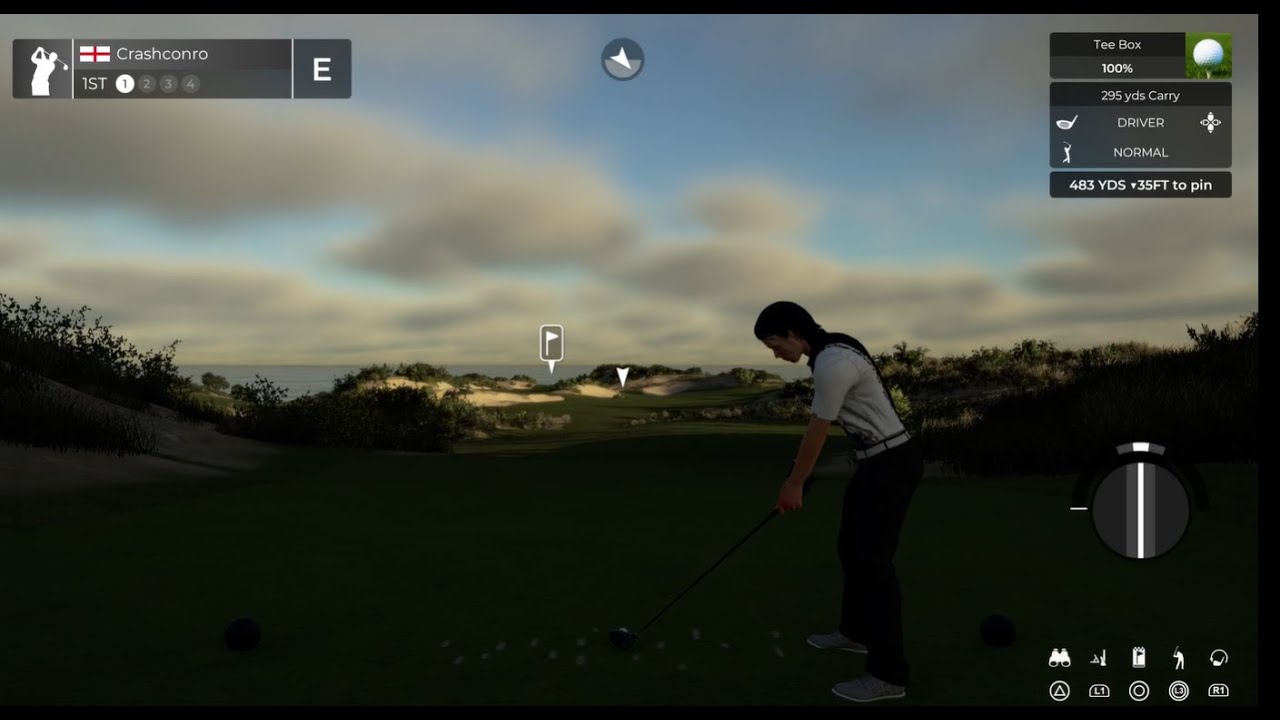Image resolution: width=1280 pixels, height=720 pixels.
Task: Select the Crashconro player scorecard panel
Action: (182, 69)
